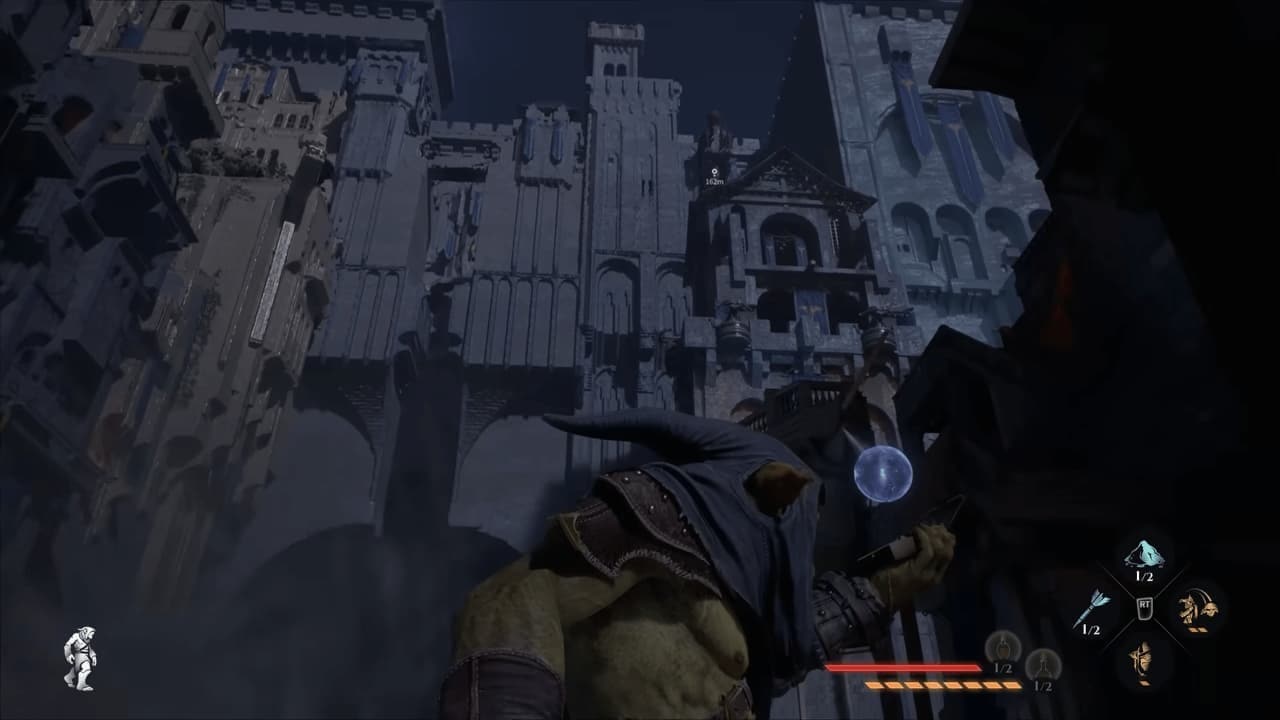Image resolution: width=1280 pixels, height=720 pixels.
Task: Click the goblin stance indicator icon
Action: 80,658
